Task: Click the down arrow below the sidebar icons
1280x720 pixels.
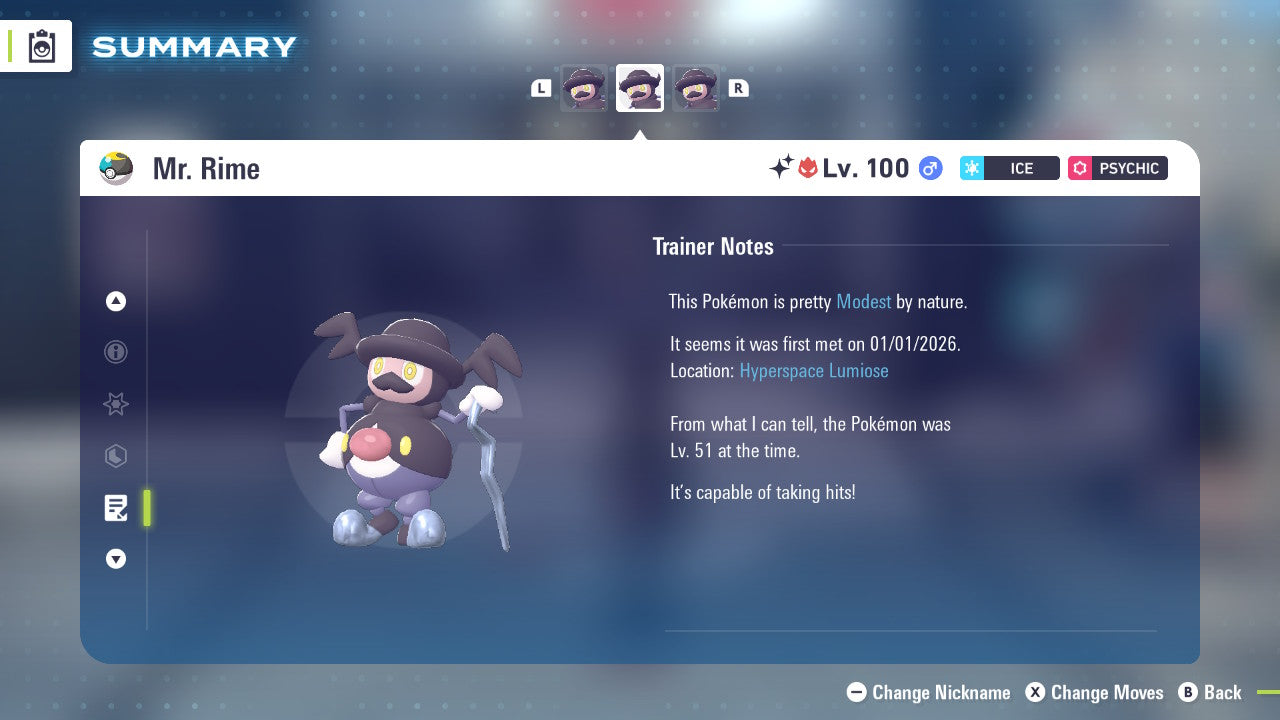Action: [x=116, y=559]
